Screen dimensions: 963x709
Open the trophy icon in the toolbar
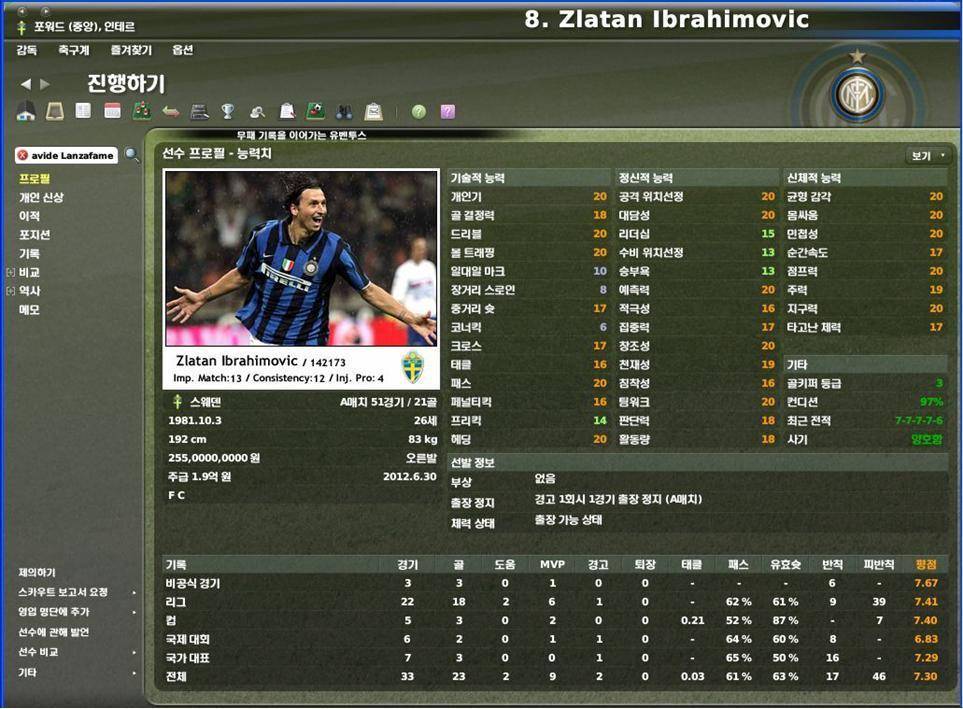tap(228, 112)
